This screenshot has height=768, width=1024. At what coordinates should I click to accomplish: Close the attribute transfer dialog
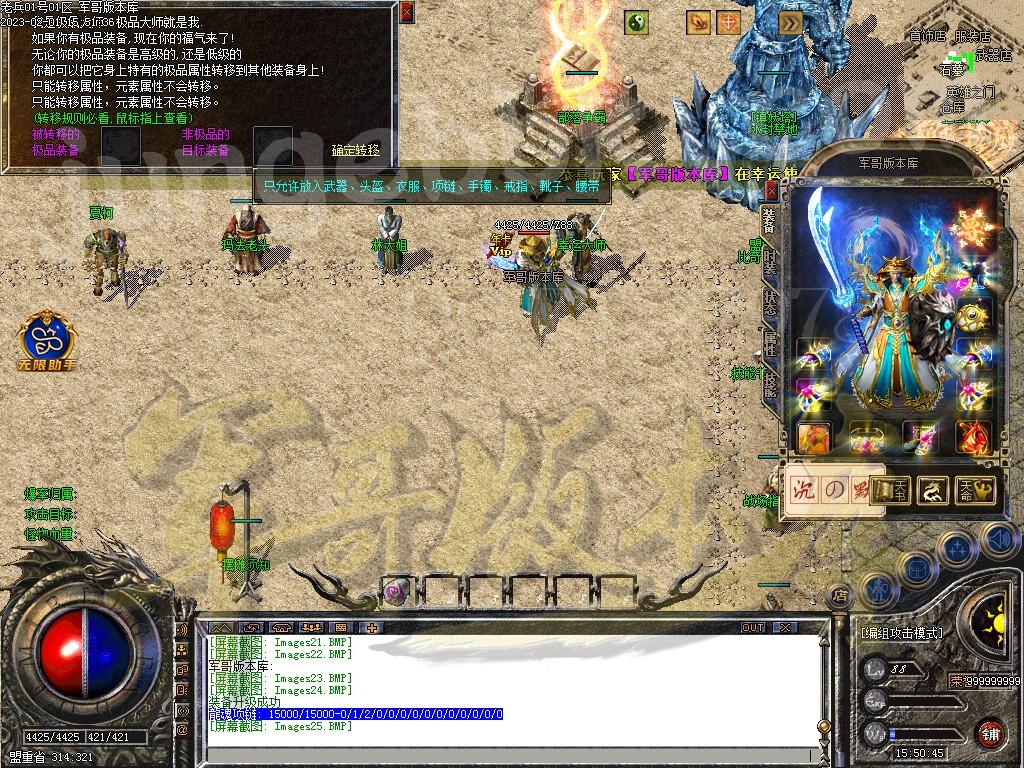[406, 13]
